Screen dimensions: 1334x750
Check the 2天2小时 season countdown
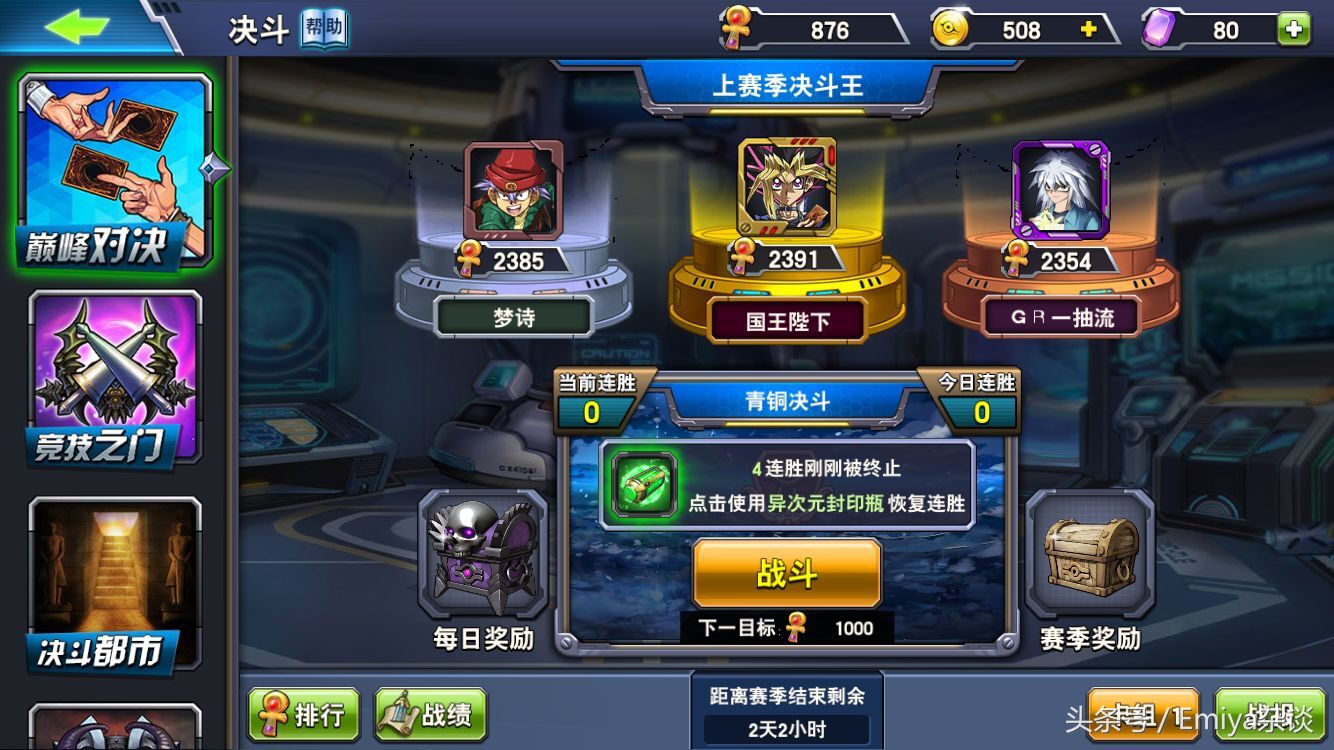[788, 727]
